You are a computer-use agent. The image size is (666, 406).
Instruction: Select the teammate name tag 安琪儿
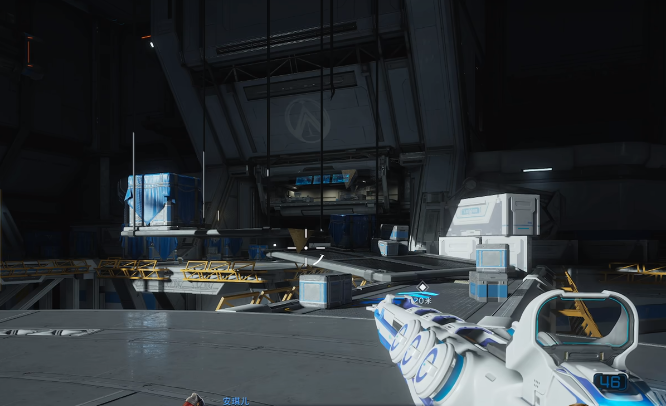(x=237, y=400)
